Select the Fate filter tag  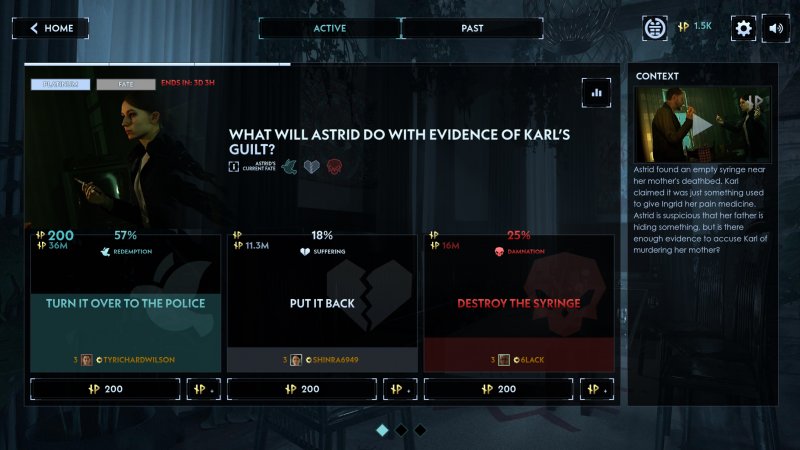click(x=126, y=85)
